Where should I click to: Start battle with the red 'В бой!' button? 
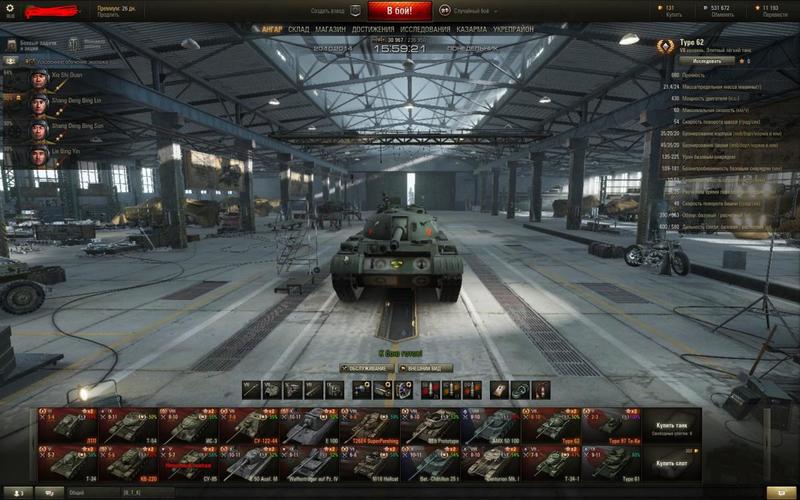tap(399, 11)
